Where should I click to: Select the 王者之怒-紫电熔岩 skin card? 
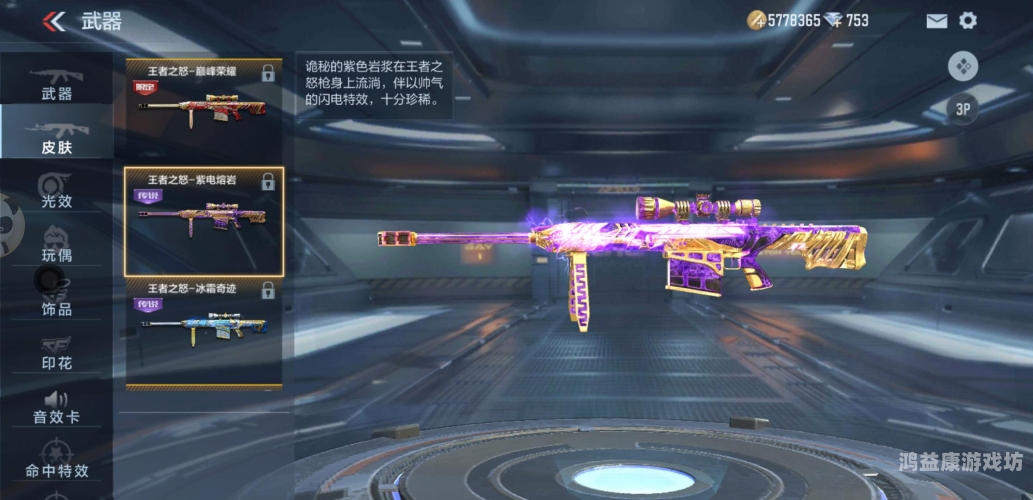click(x=203, y=220)
